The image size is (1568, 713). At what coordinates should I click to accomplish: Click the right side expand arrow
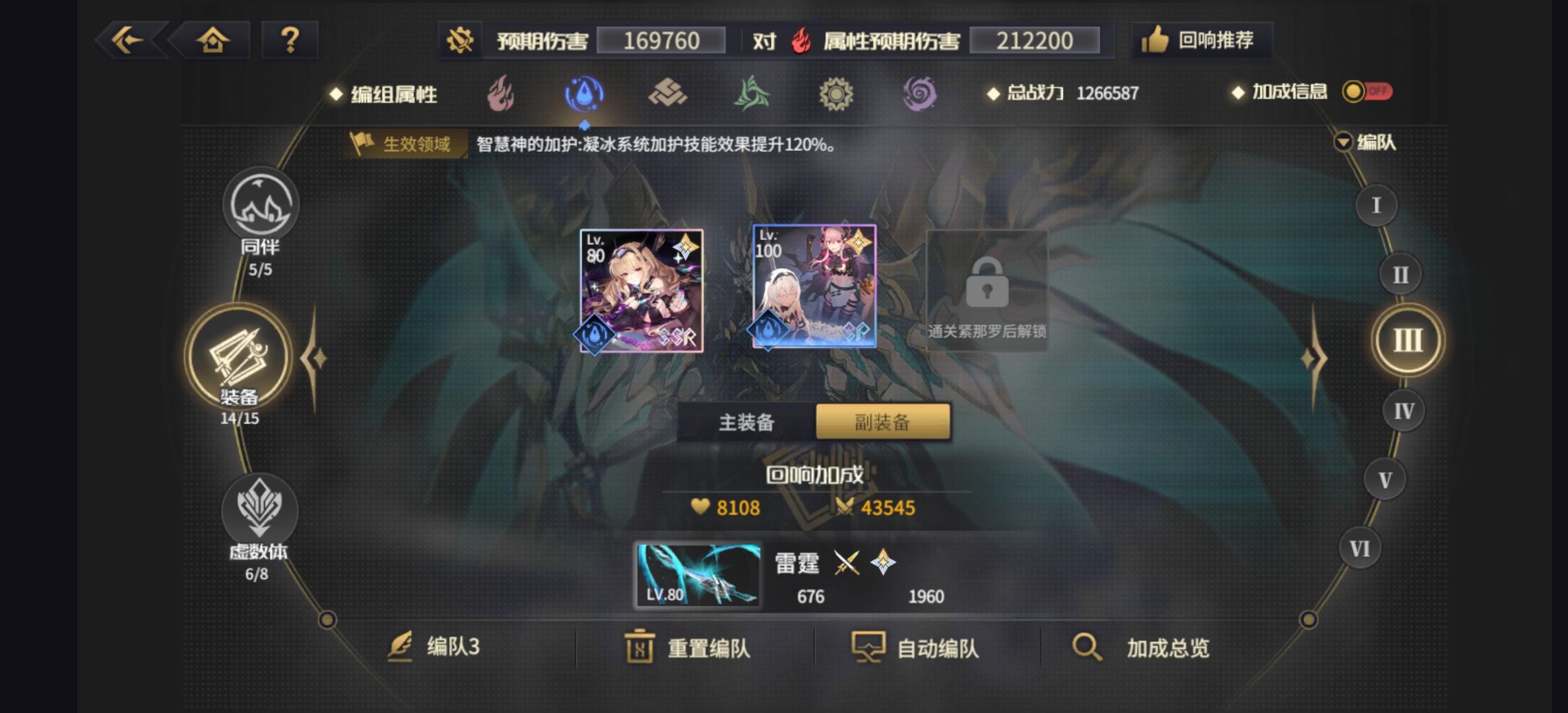pos(1314,357)
